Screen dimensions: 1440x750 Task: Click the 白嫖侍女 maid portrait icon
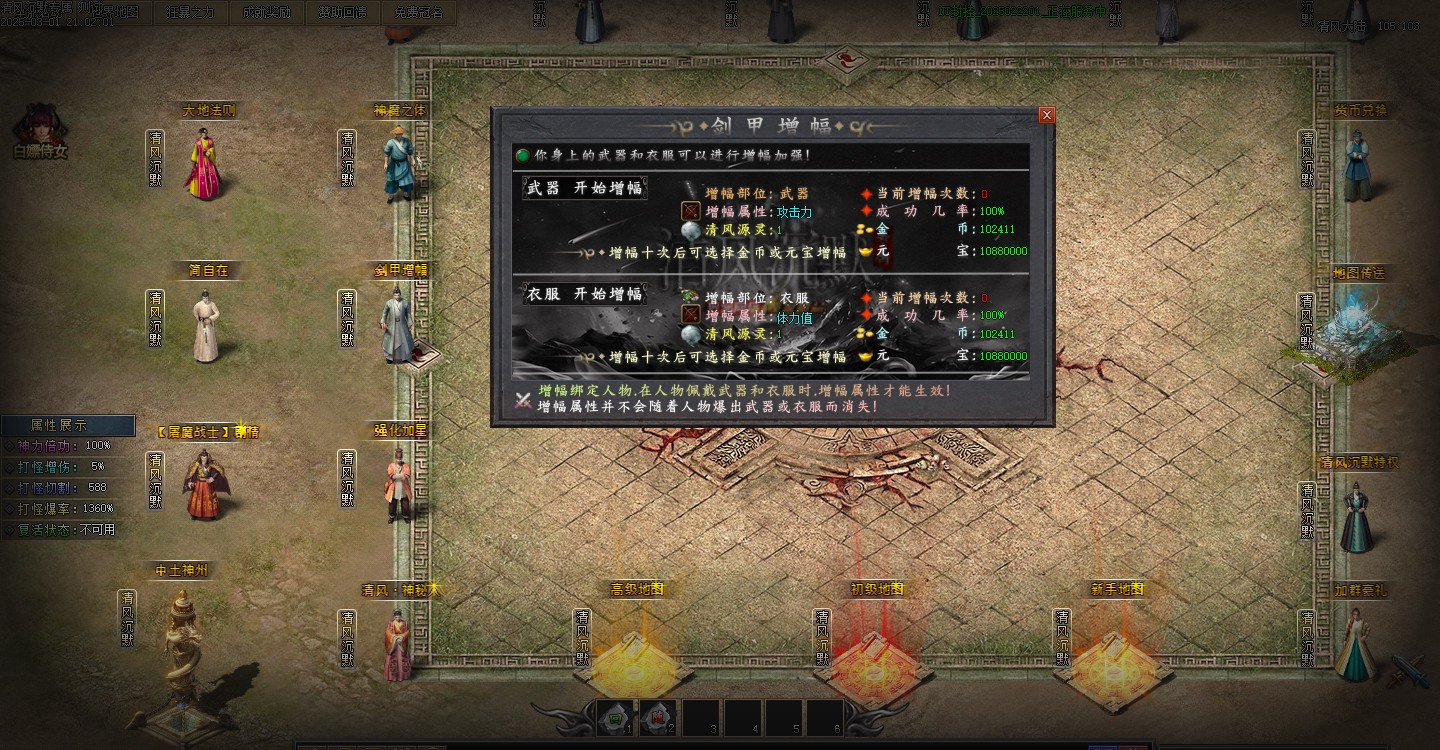pos(40,130)
